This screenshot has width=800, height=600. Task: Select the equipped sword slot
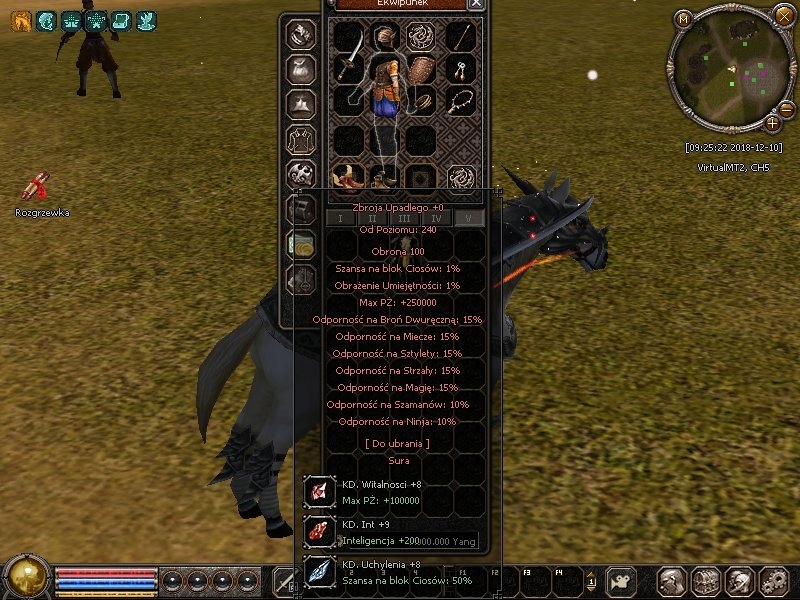click(x=348, y=68)
